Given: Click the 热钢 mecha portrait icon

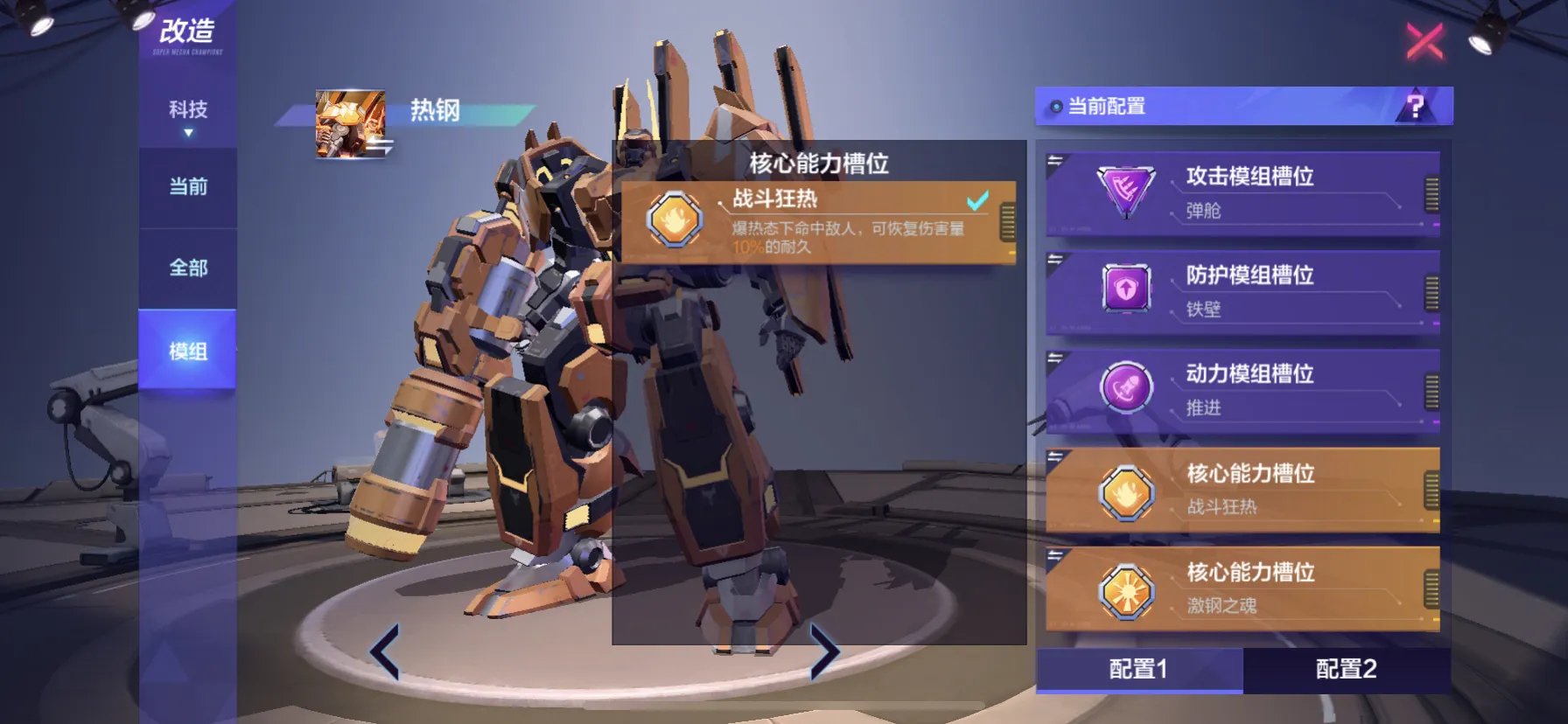Looking at the screenshot, I should click(x=349, y=121).
